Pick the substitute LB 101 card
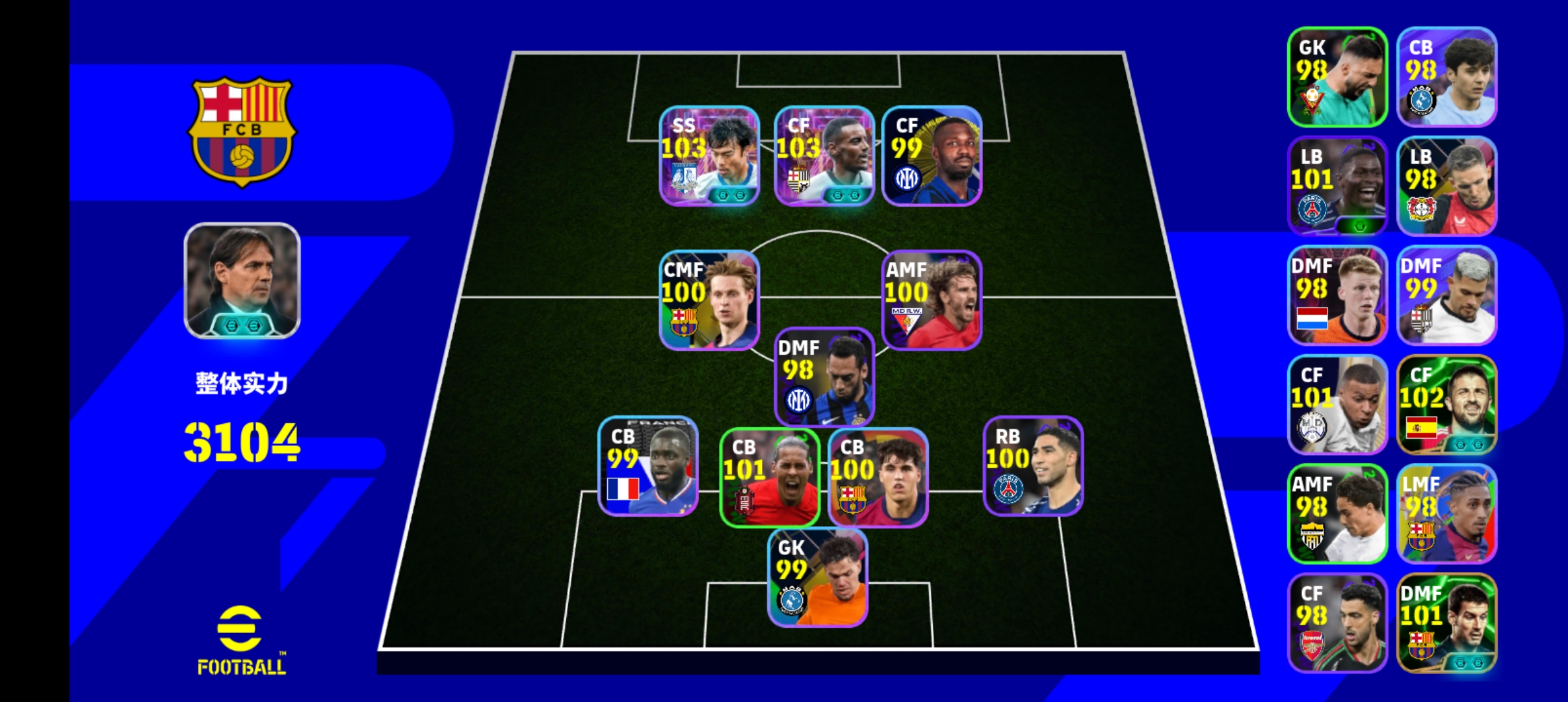The width and height of the screenshot is (1568, 702). pos(1337,186)
